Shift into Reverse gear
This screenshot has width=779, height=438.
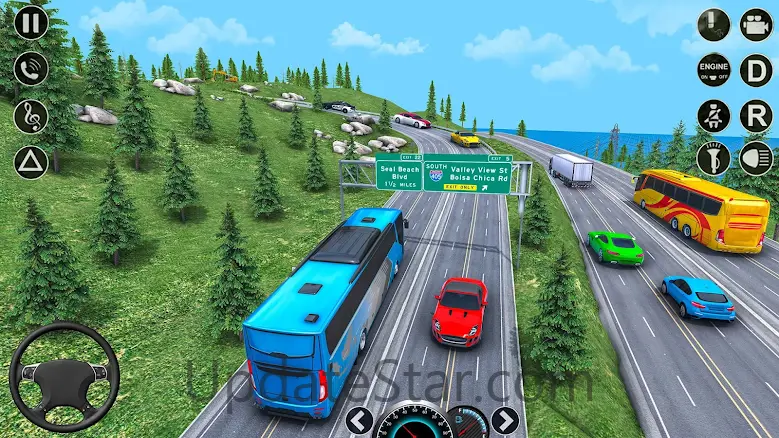click(756, 115)
